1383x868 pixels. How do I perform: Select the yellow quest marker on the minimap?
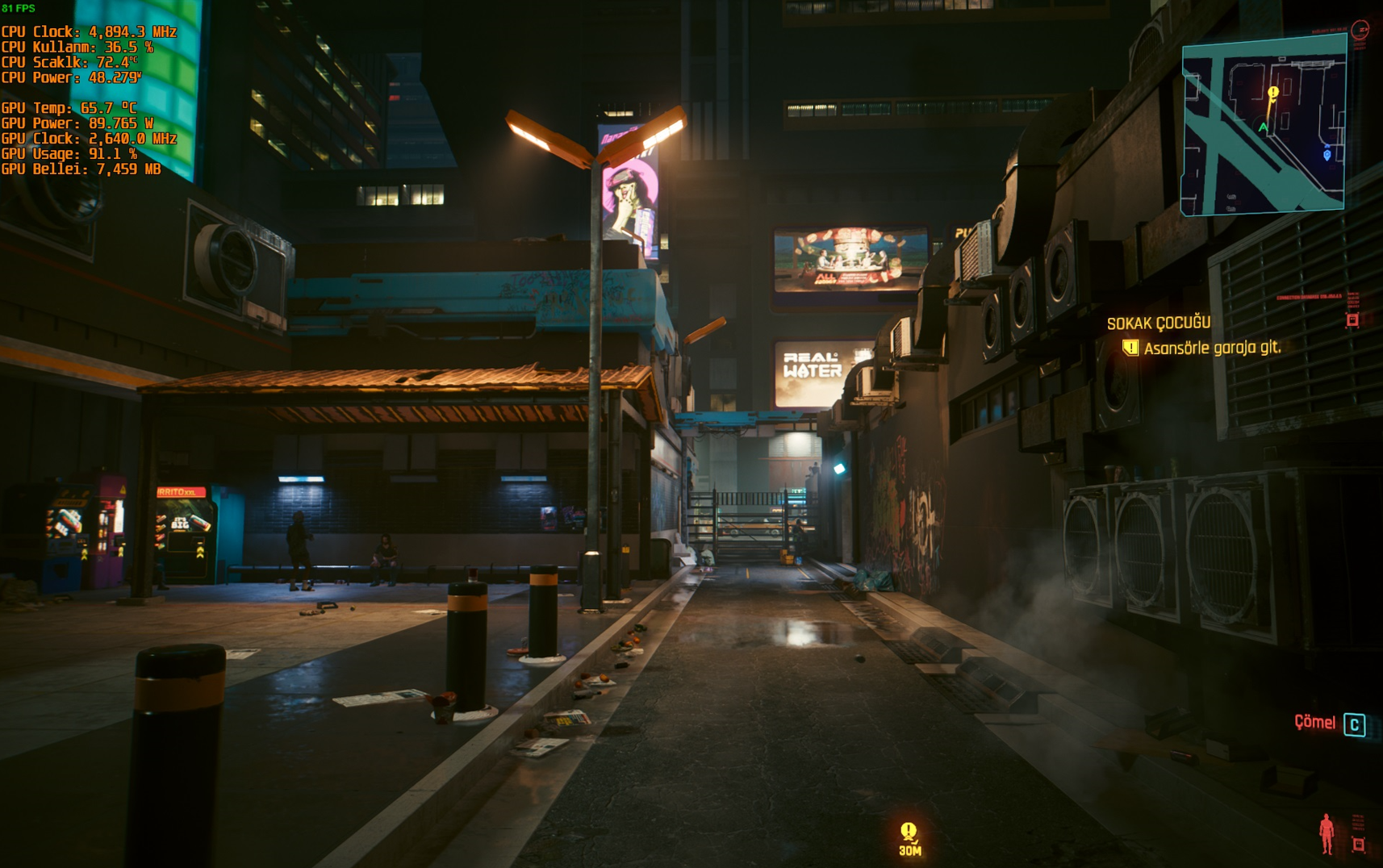tap(1273, 94)
